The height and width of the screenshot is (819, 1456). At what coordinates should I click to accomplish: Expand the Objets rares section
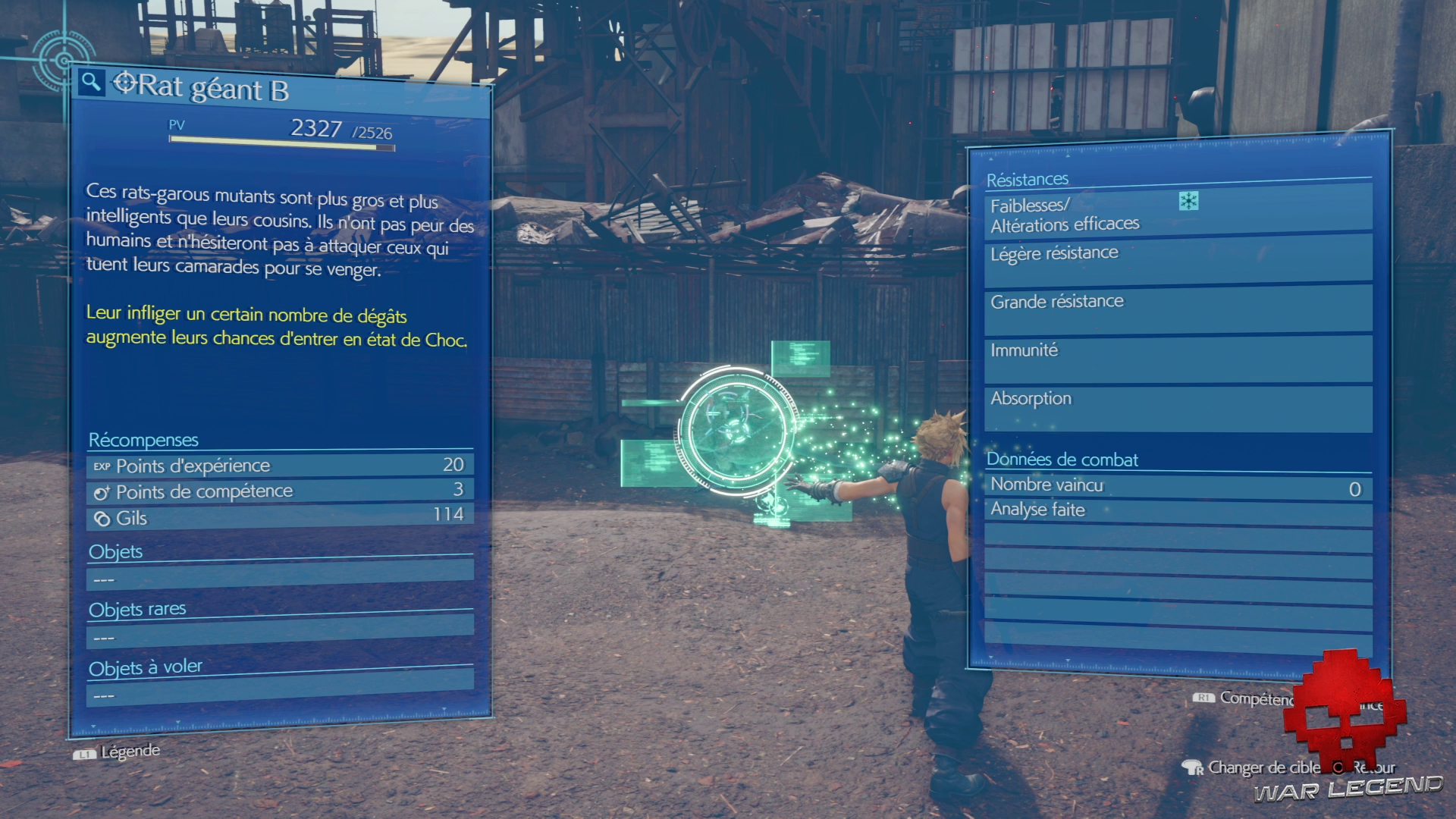[136, 609]
